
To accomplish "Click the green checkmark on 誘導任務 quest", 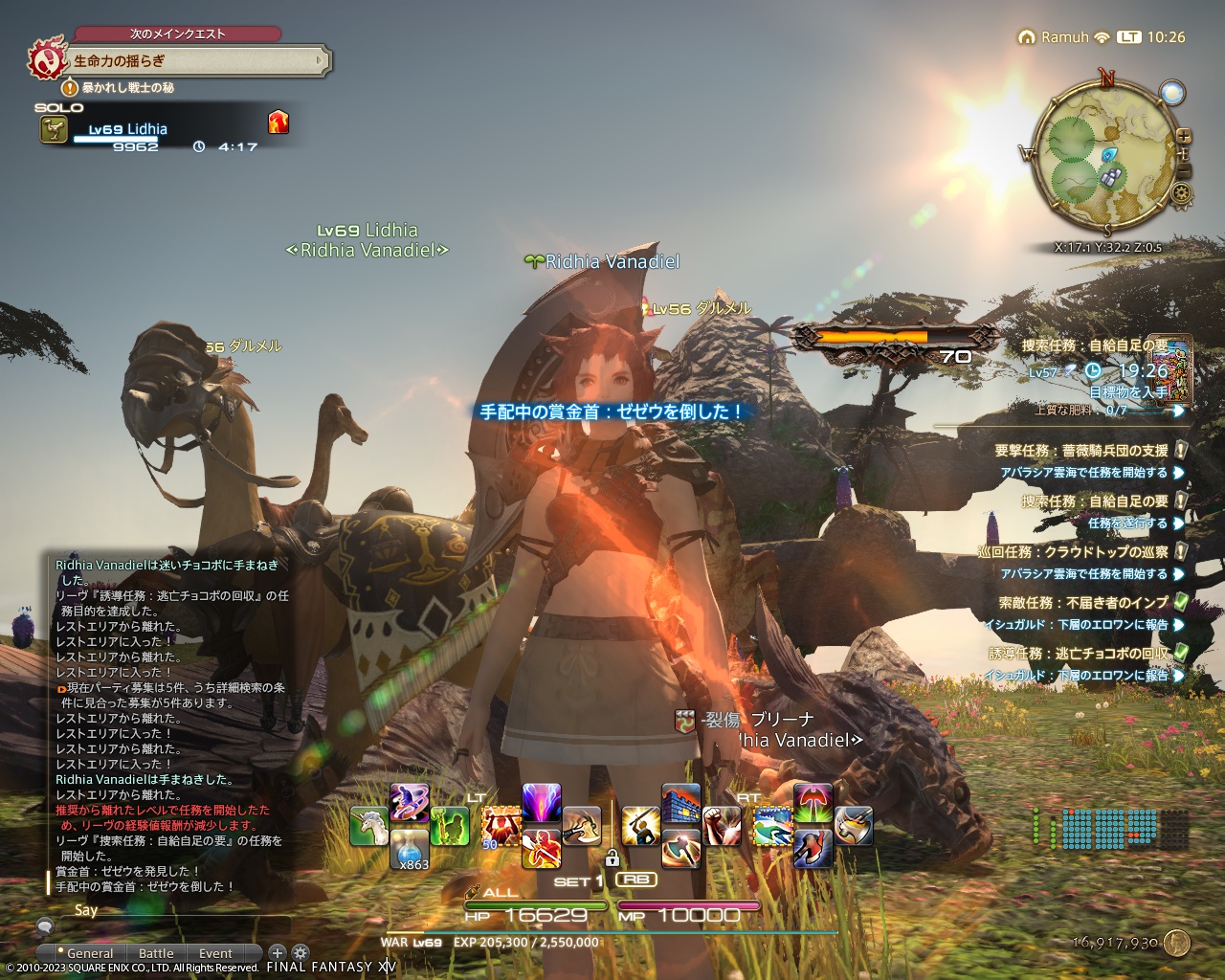I will 1180,653.
